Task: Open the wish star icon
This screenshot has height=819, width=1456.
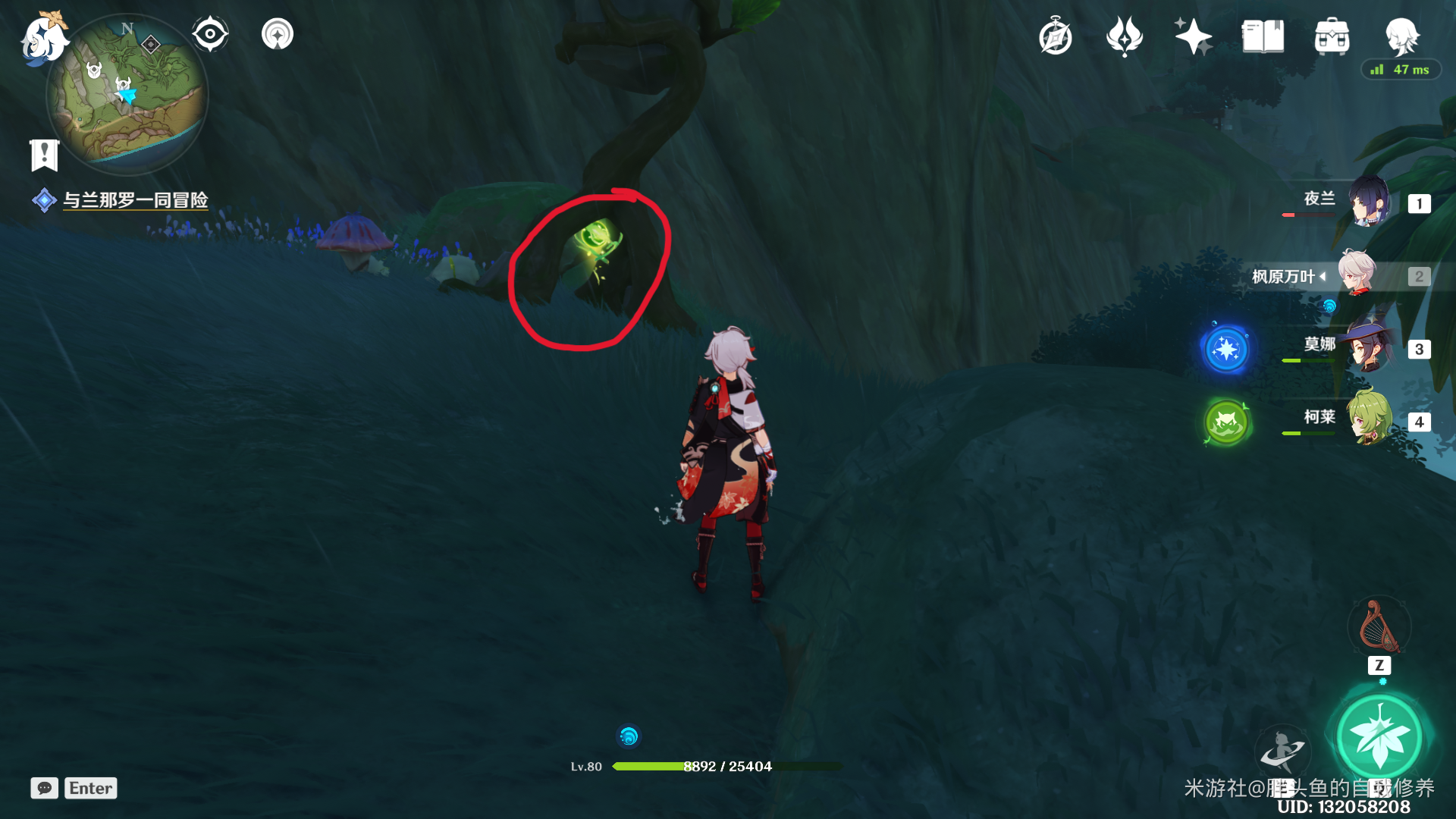Action: click(x=1193, y=36)
